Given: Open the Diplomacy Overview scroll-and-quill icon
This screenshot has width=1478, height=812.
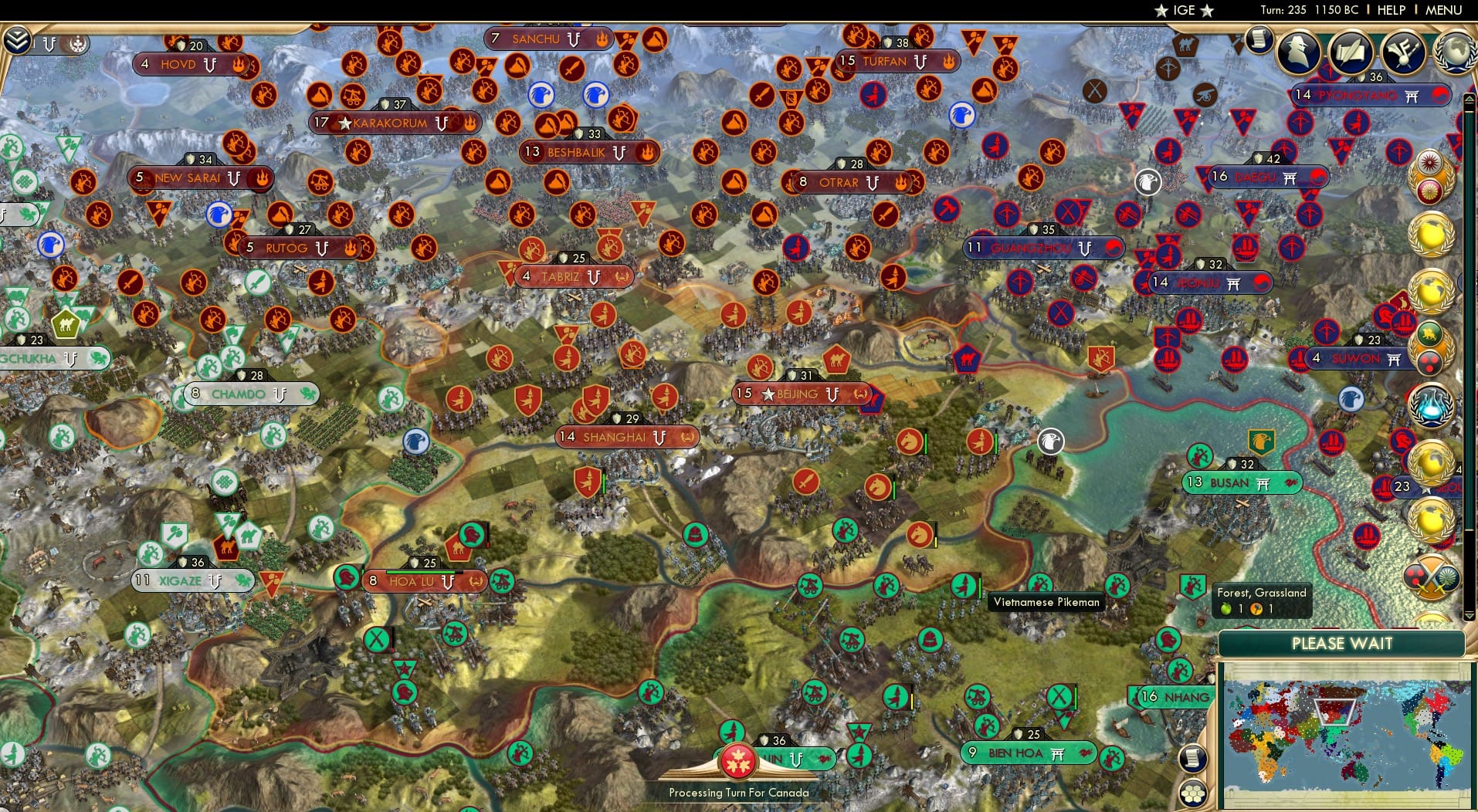Looking at the screenshot, I should (1353, 51).
